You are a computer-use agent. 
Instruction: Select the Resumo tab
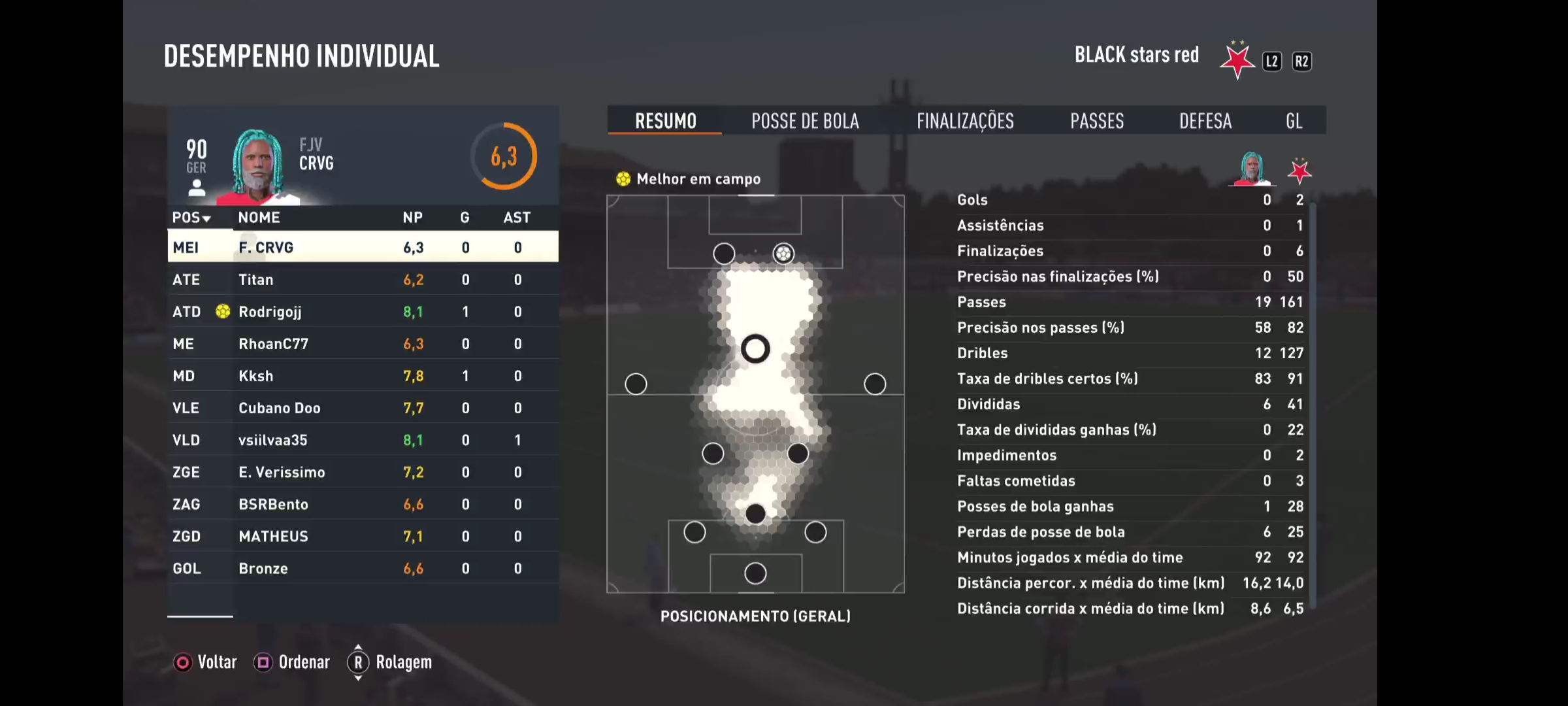[x=665, y=121]
